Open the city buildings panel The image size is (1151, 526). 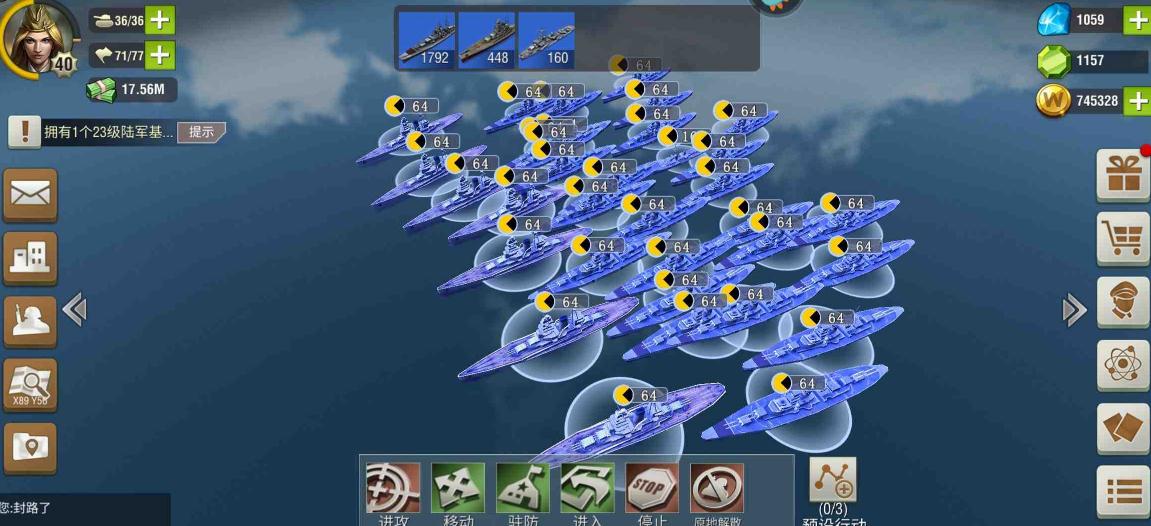click(30, 258)
